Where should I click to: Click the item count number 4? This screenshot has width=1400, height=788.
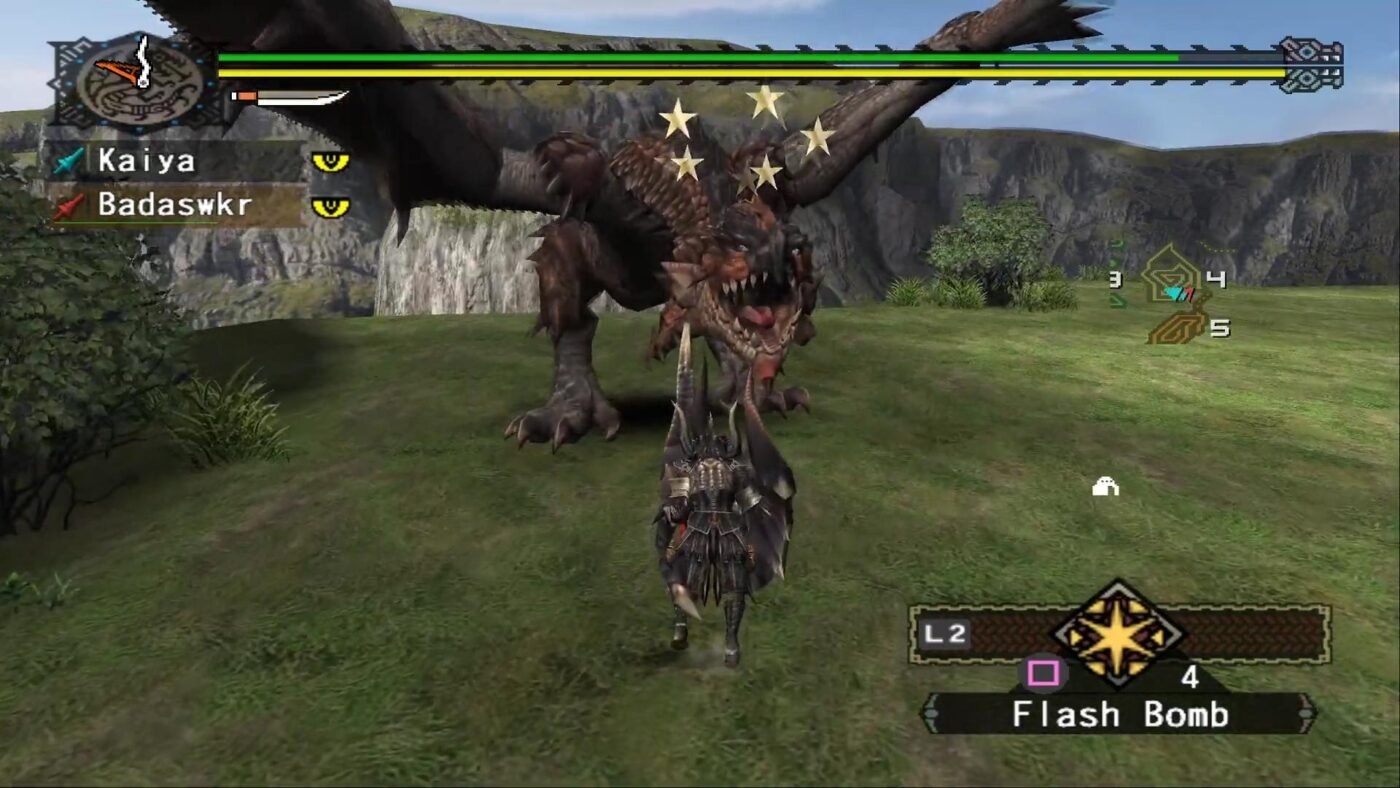[1192, 675]
